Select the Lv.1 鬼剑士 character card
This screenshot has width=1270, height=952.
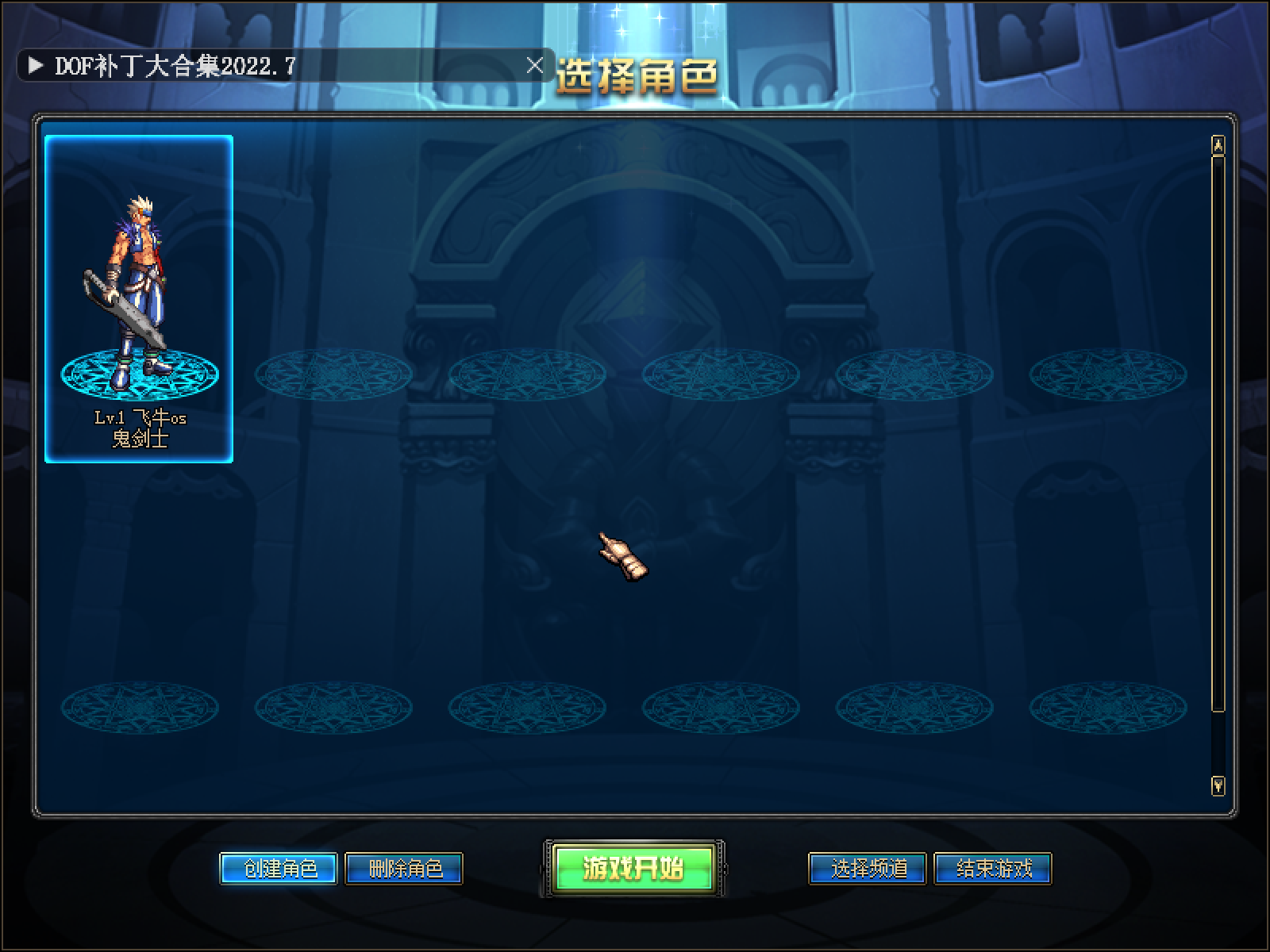coord(139,299)
